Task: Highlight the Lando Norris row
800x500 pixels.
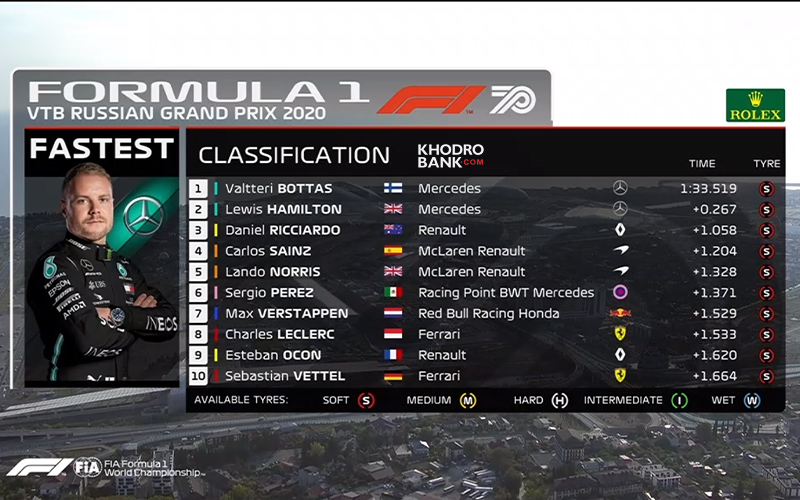Action: 272,272
